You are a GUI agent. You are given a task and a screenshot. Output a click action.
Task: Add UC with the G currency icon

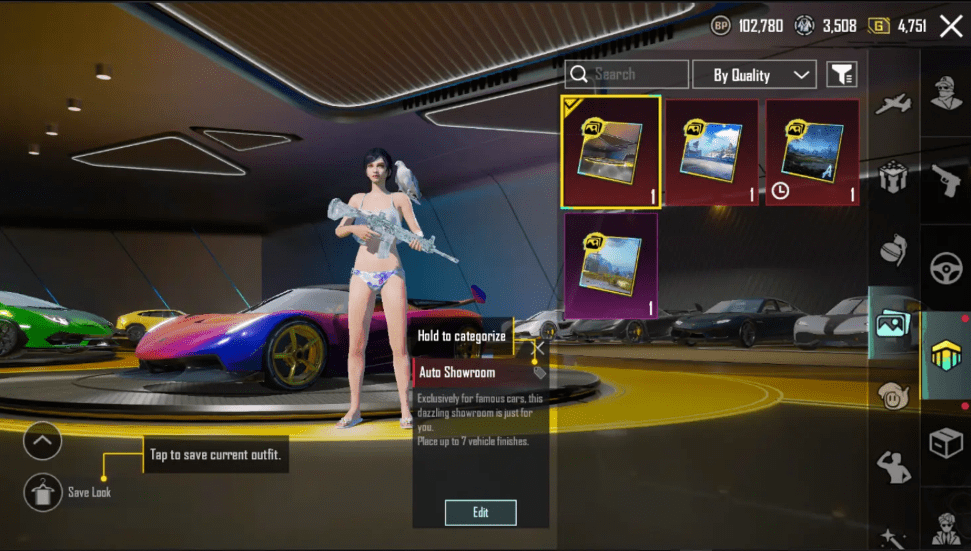point(880,26)
